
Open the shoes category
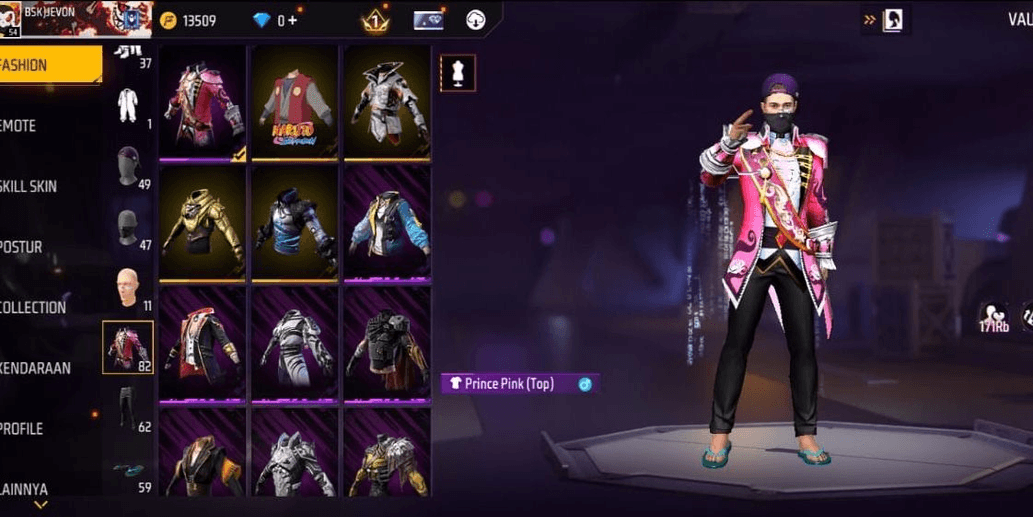(128, 470)
